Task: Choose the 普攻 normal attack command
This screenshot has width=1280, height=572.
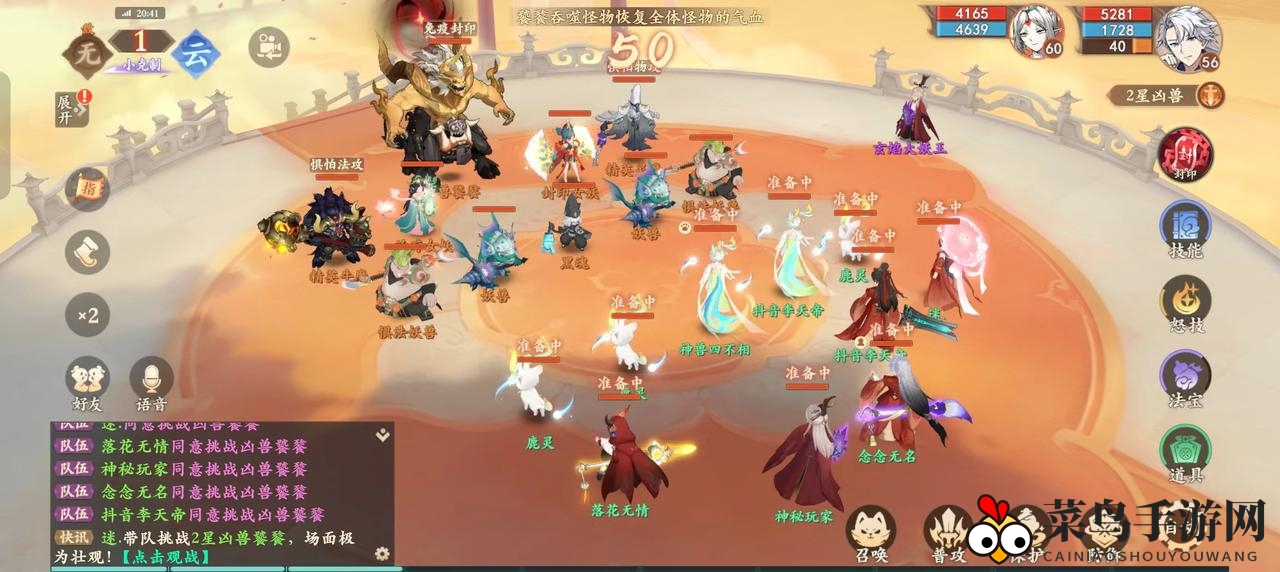Action: tap(946, 532)
